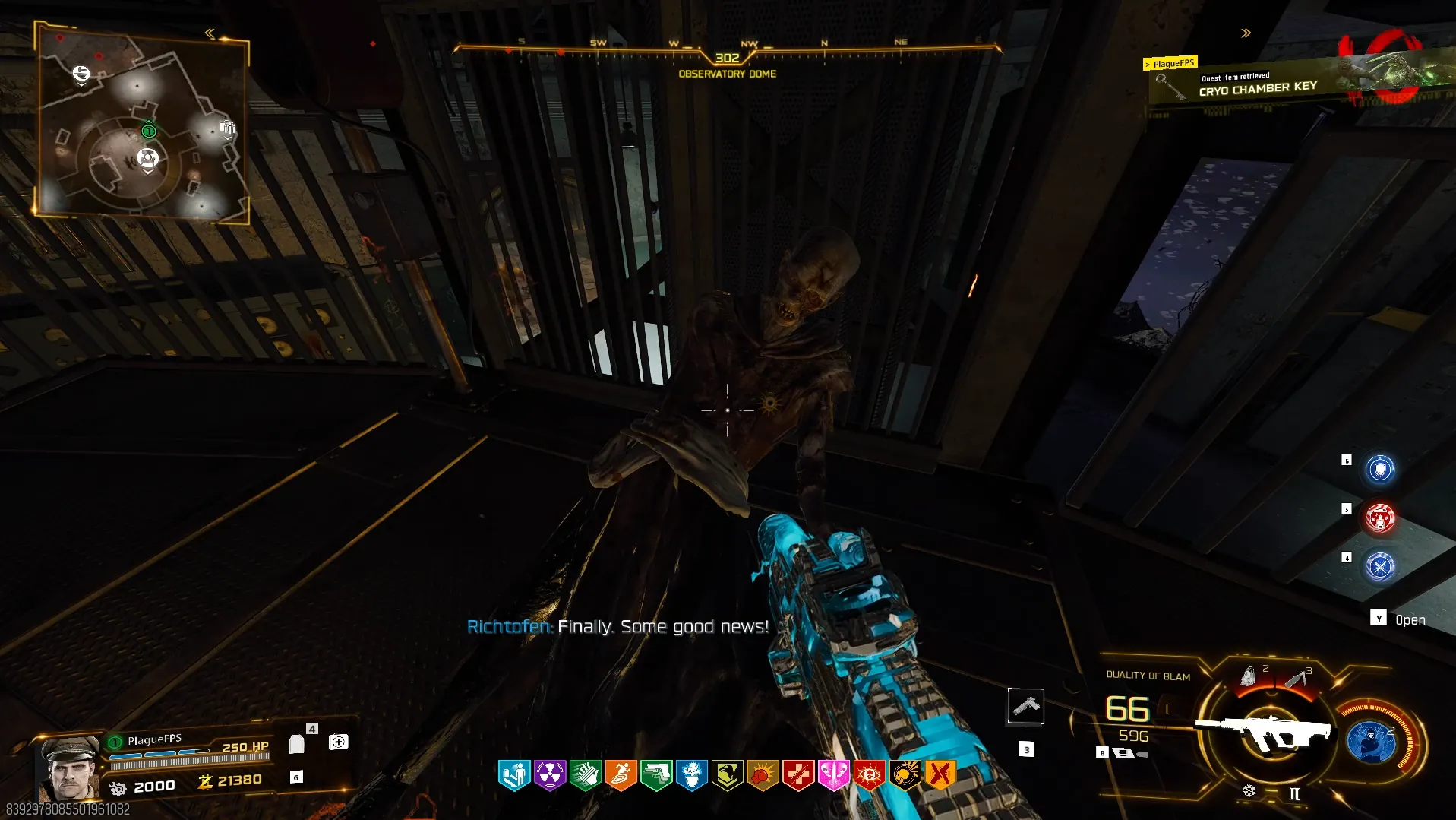1456x820 pixels.
Task: Select the armor plate icon
Action: pos(297,744)
